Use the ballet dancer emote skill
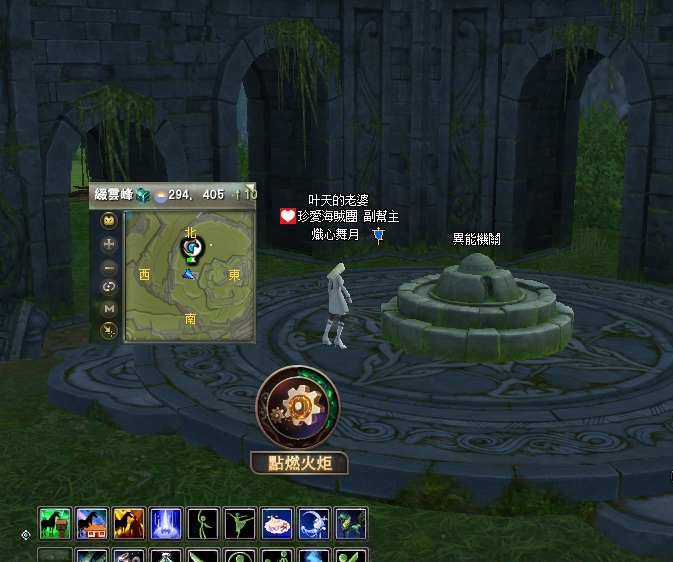The image size is (673, 562). [240, 523]
